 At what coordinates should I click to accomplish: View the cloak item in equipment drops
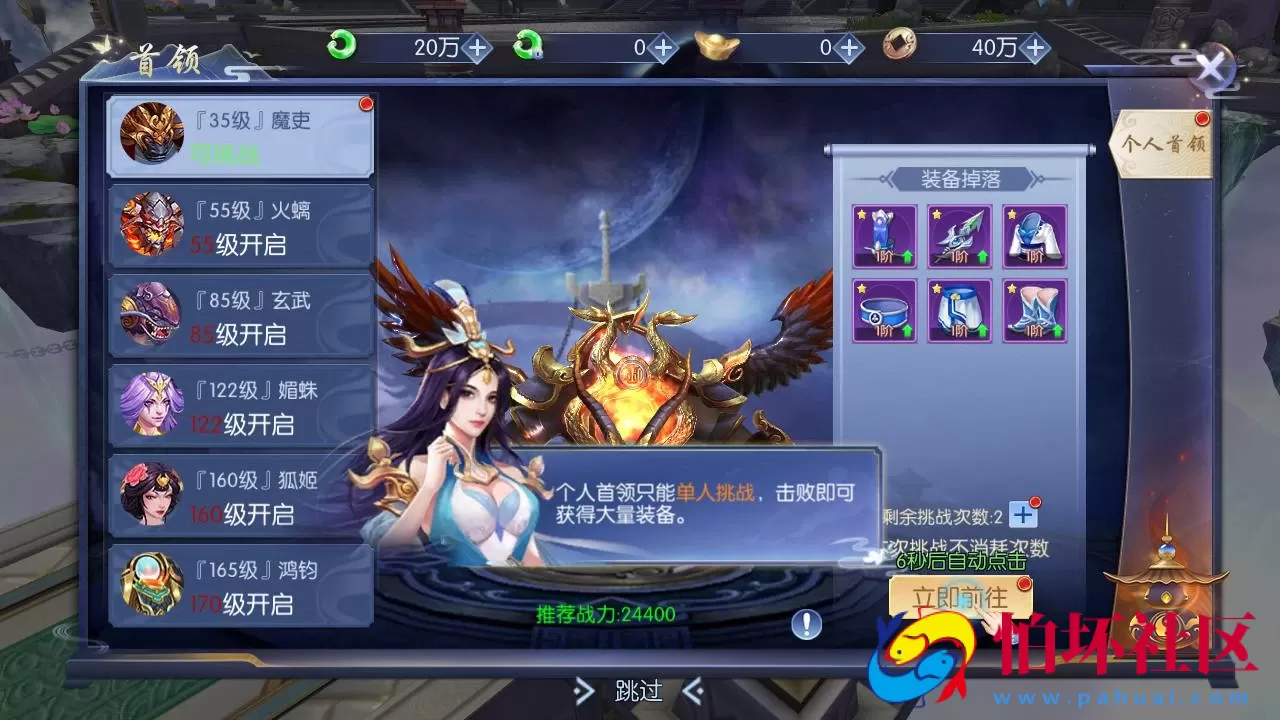[1035, 235]
